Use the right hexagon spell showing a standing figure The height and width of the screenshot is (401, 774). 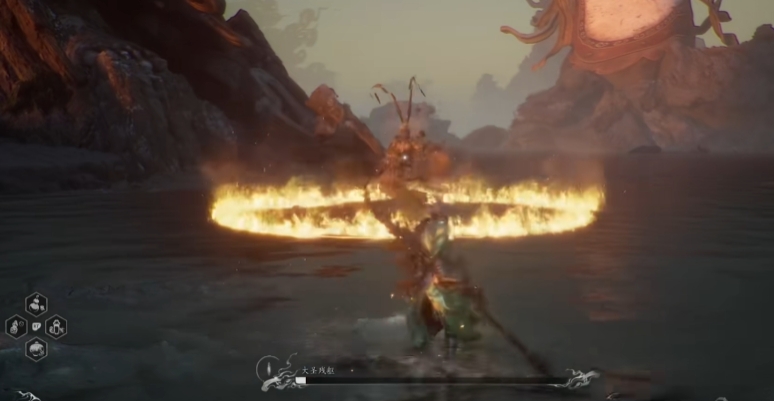pyautogui.click(x=57, y=326)
